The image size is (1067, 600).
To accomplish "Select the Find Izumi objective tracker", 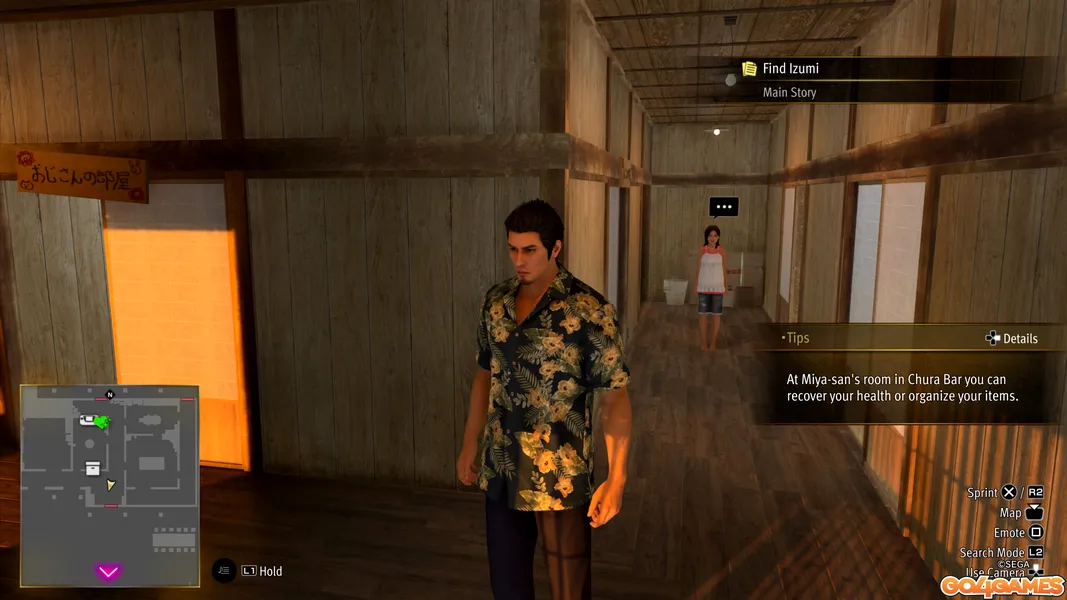I will pyautogui.click(x=790, y=69).
